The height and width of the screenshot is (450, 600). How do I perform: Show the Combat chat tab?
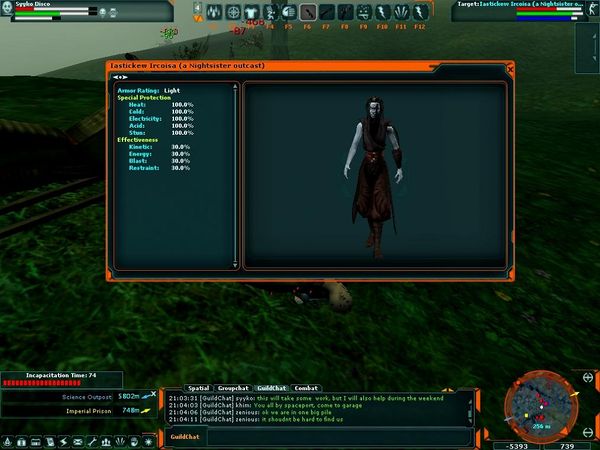306,387
